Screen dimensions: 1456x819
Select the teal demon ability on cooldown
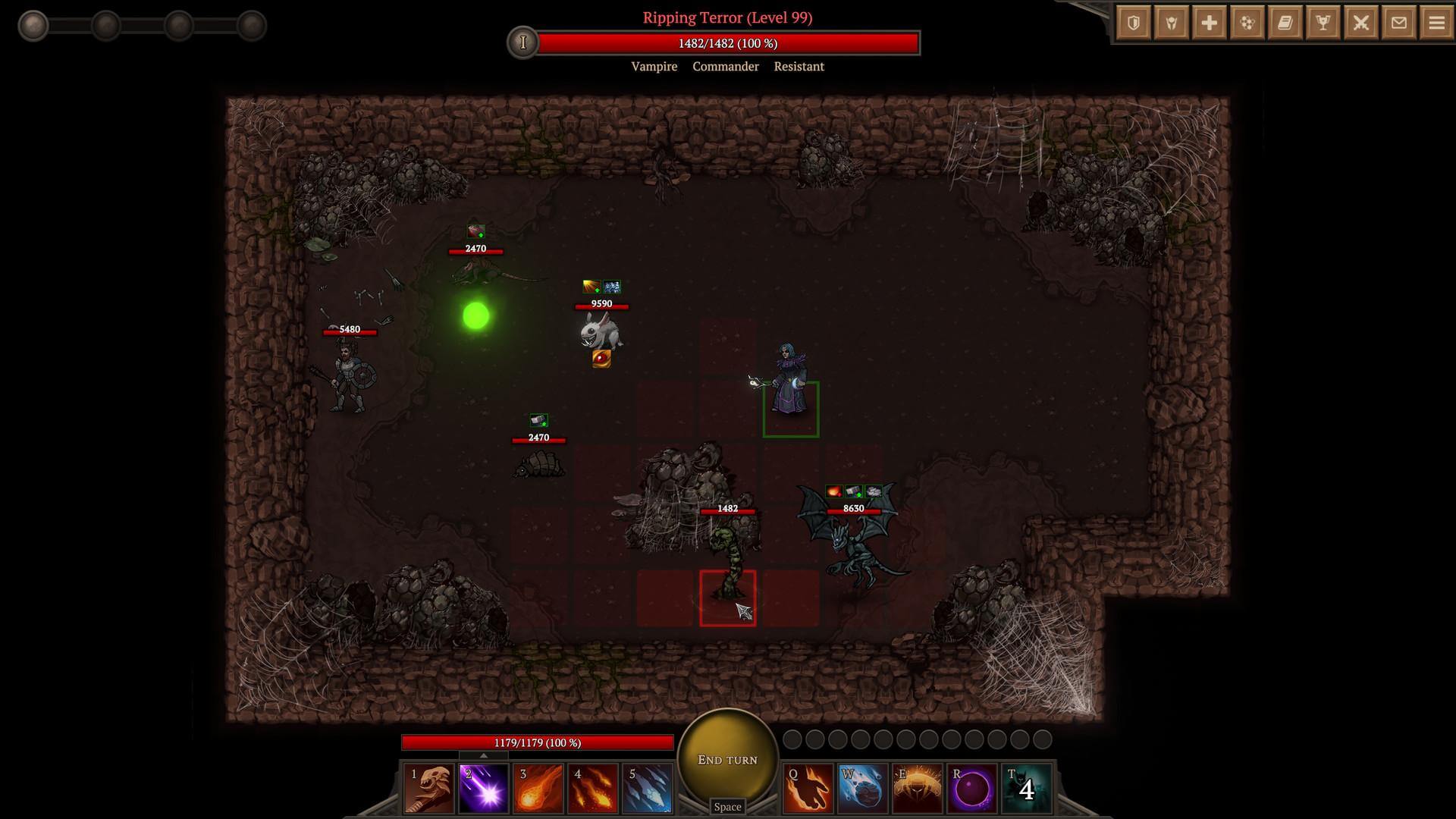(1026, 789)
